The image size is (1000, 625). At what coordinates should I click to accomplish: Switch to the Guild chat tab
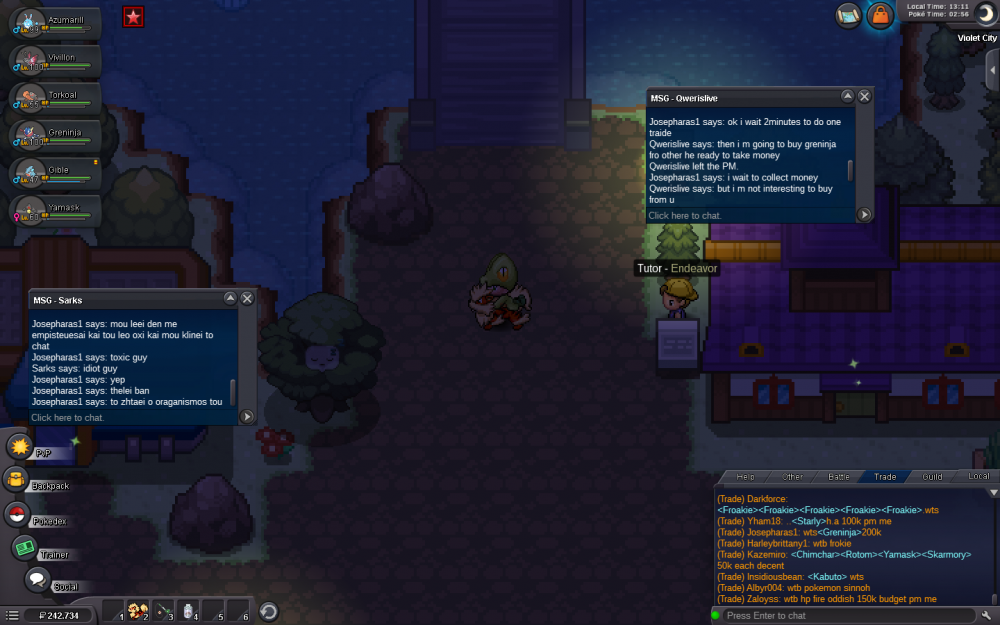932,477
